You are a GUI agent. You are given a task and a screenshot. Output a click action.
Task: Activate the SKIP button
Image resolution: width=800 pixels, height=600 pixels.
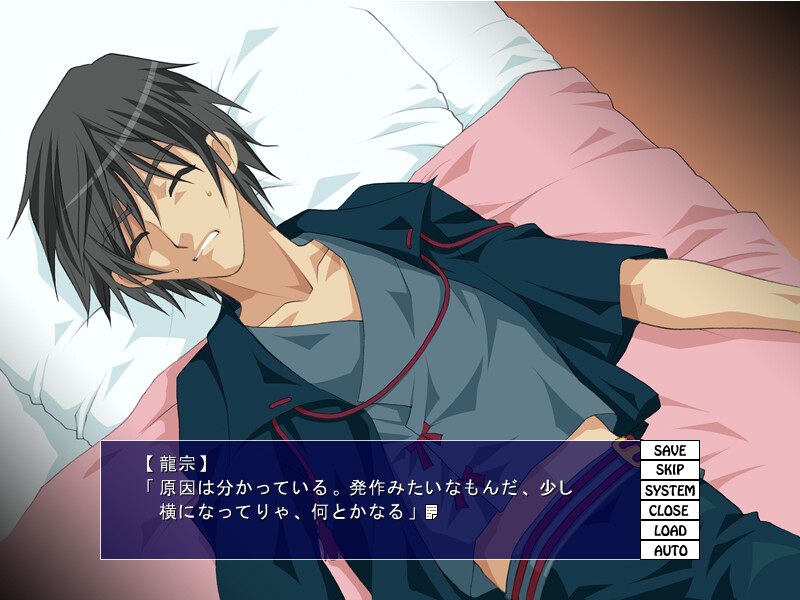pos(670,471)
